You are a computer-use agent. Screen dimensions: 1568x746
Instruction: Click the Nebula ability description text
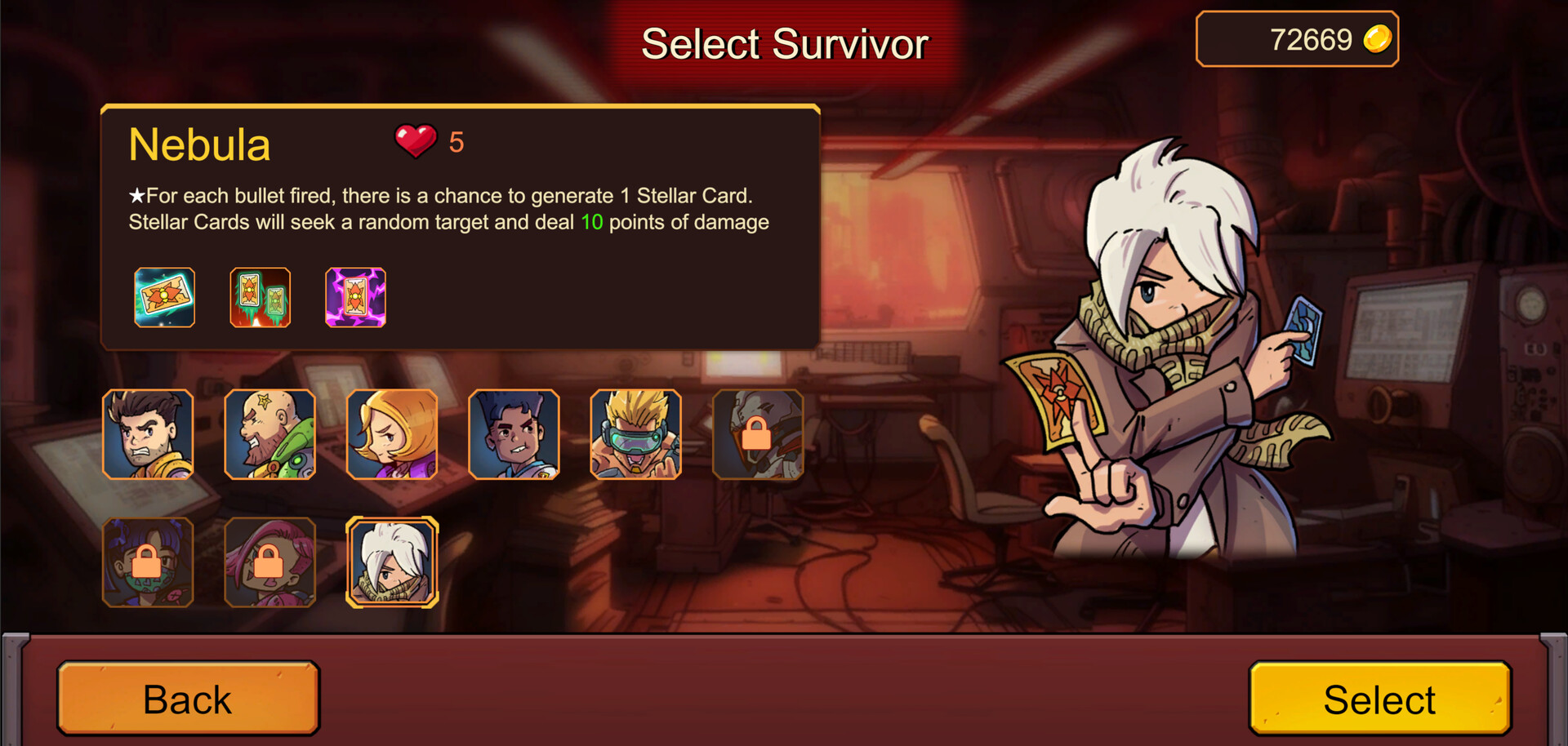pos(449,208)
